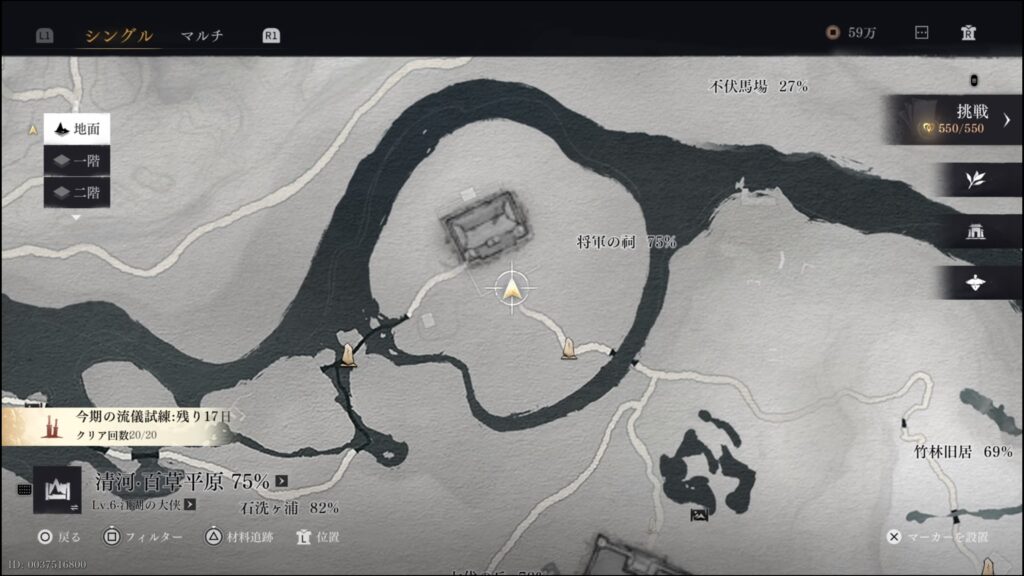Expand the Lv.6 江湖の大侠 details arrow

(x=189, y=505)
